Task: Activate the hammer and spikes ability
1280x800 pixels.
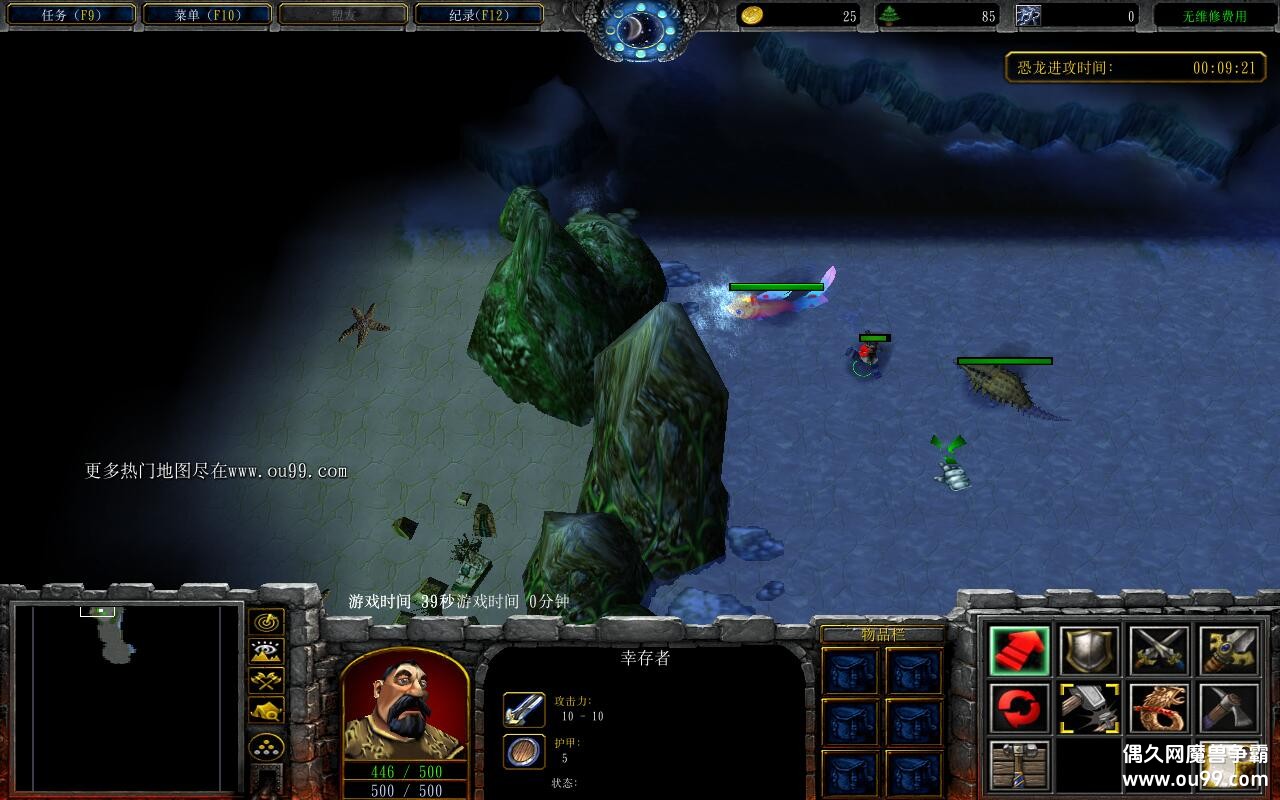Action: click(x=1089, y=708)
